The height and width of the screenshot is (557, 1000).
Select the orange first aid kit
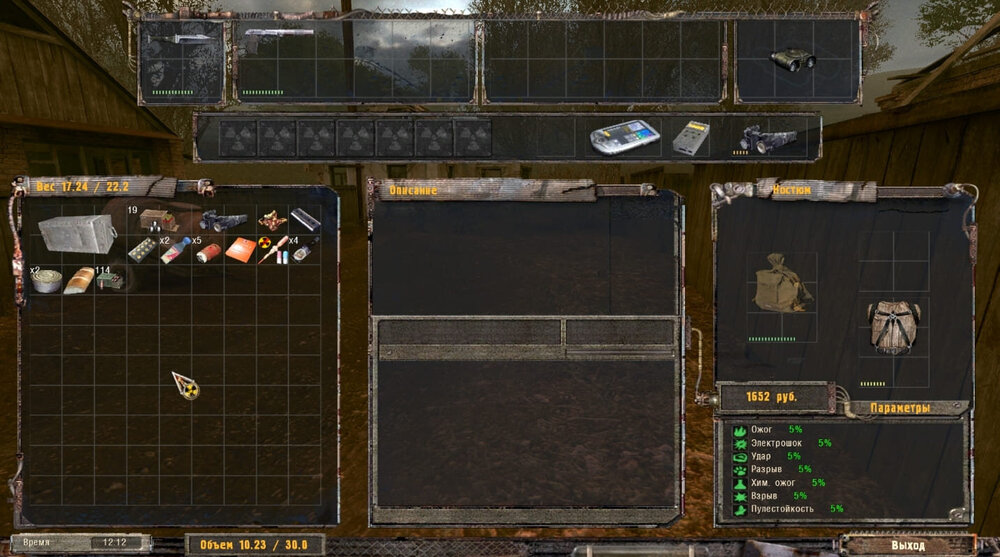pos(240,250)
